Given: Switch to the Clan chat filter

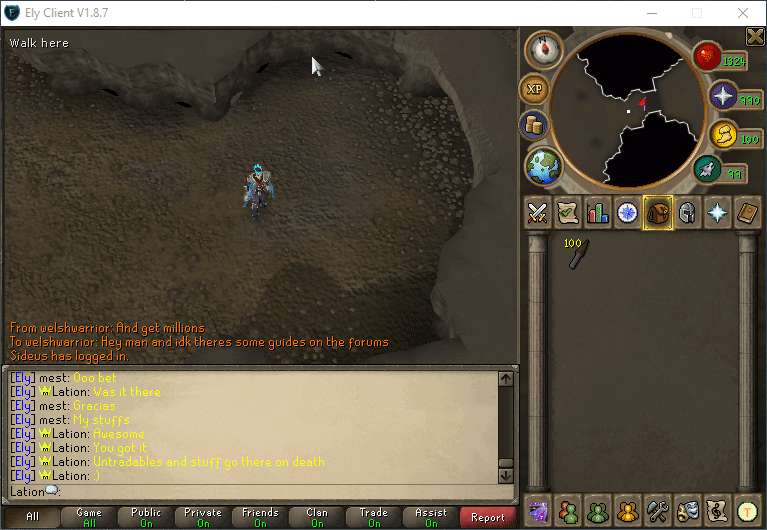Looking at the screenshot, I should 317,517.
